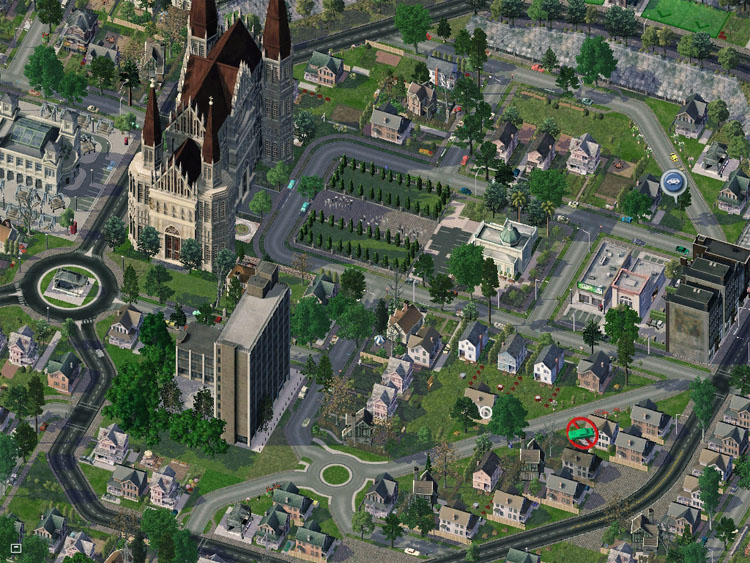
Task: Select the white ring marker on the house
Action: 486,411
